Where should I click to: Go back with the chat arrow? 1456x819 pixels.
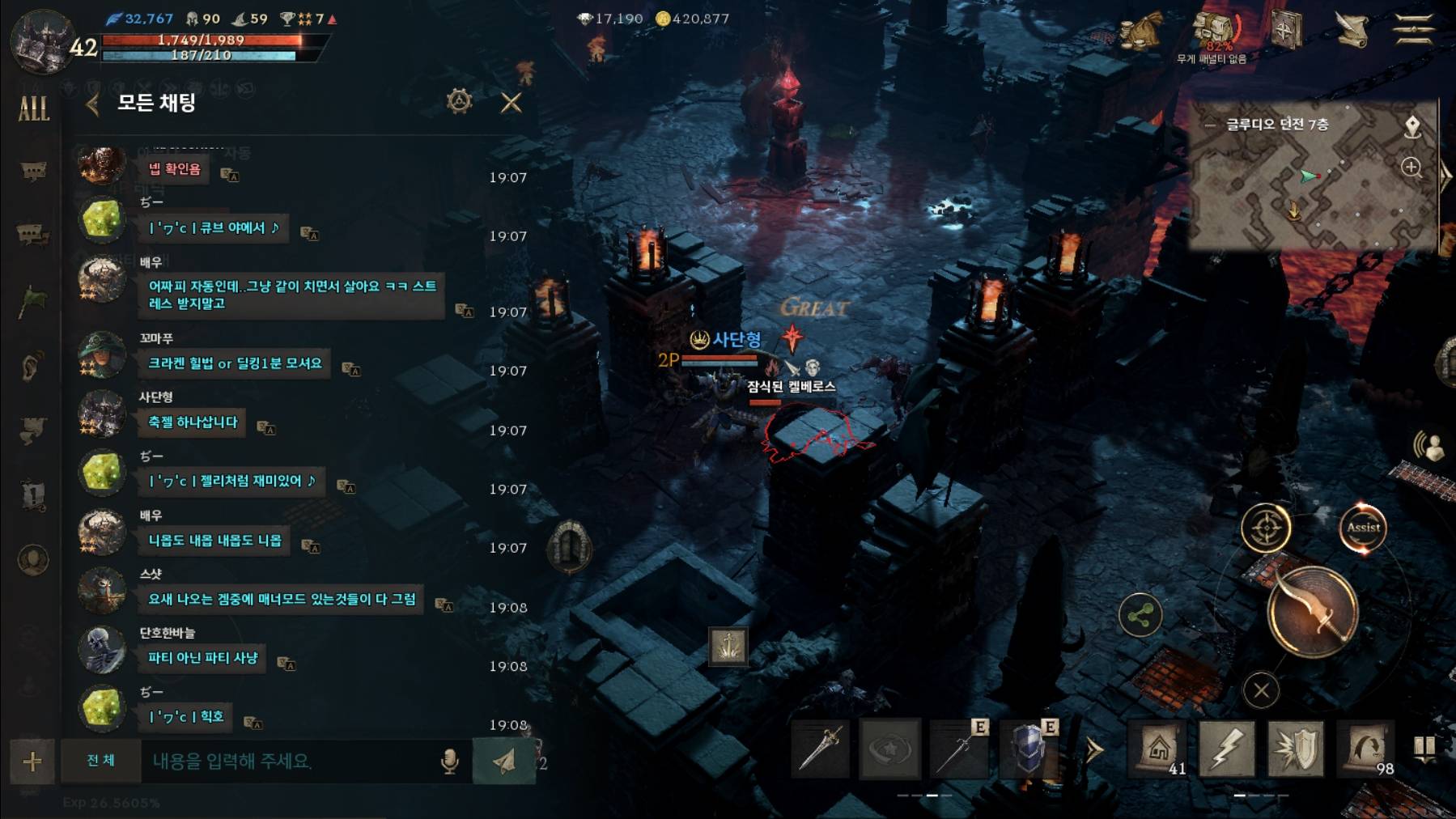pos(92,104)
